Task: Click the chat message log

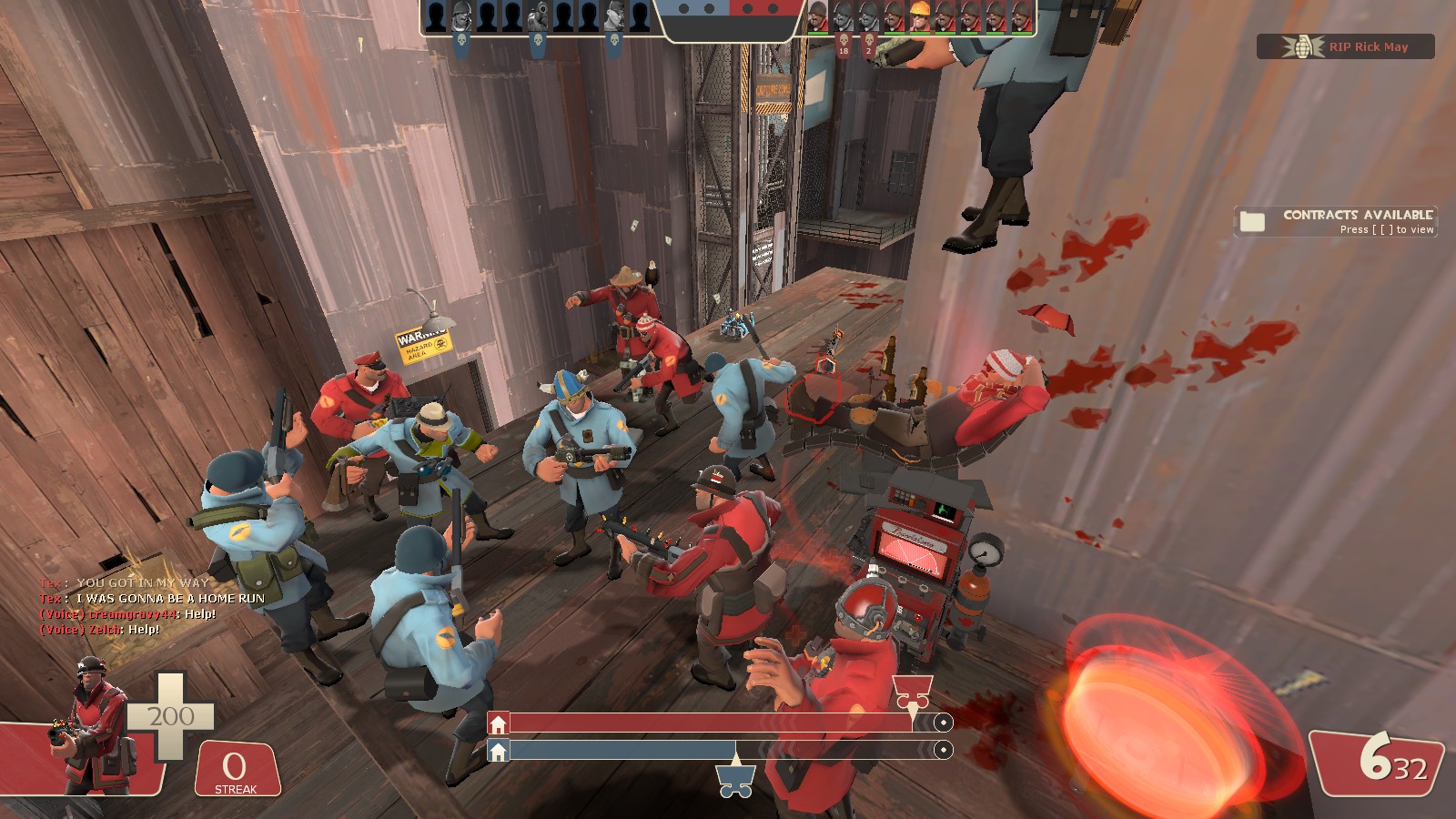Action: coord(151,606)
